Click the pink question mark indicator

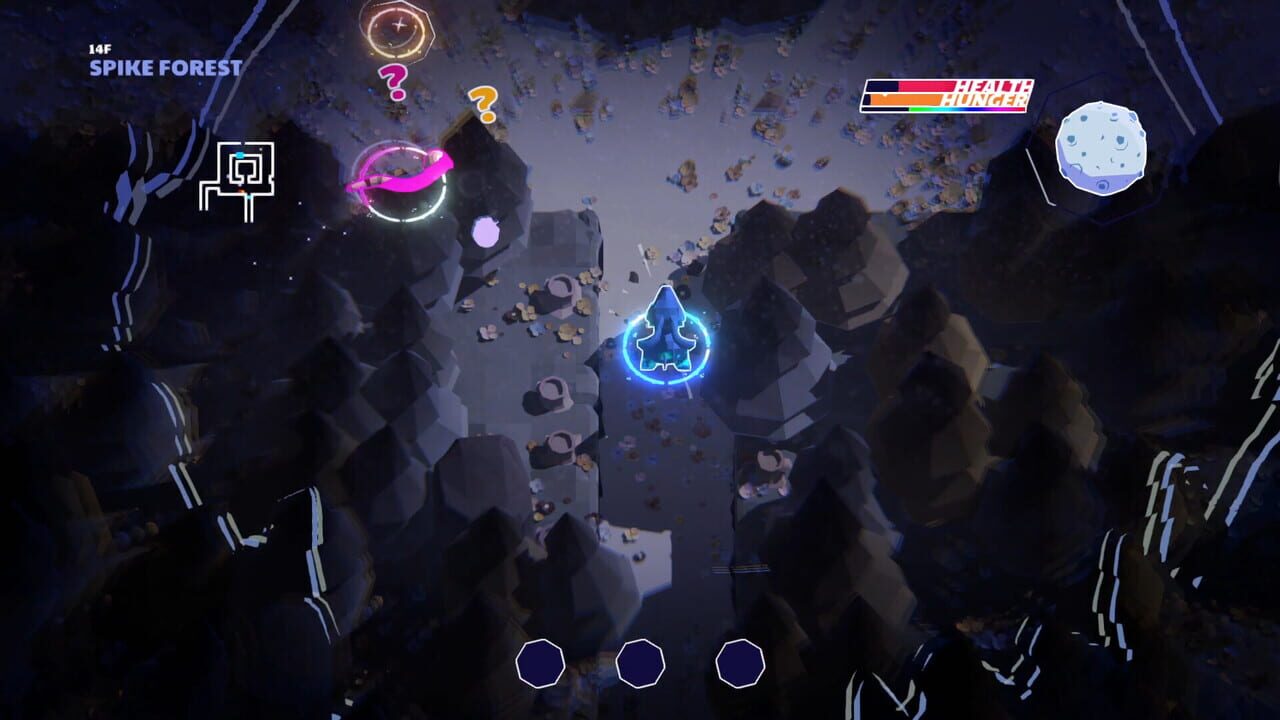(x=392, y=81)
